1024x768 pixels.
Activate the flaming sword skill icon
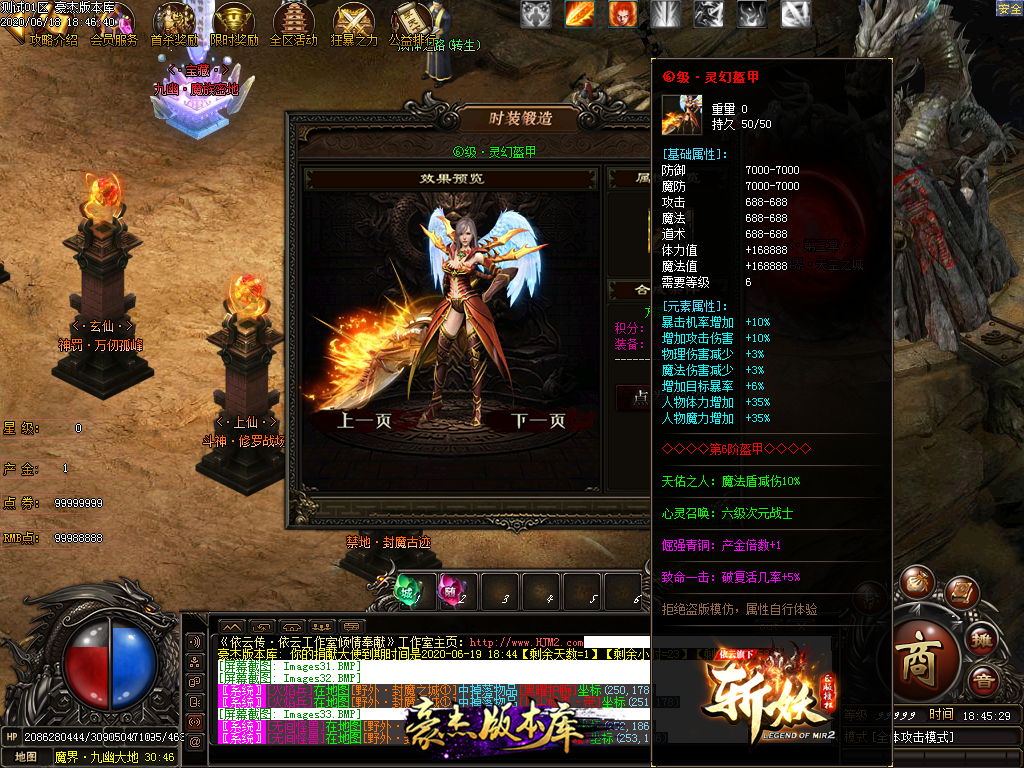(579, 13)
